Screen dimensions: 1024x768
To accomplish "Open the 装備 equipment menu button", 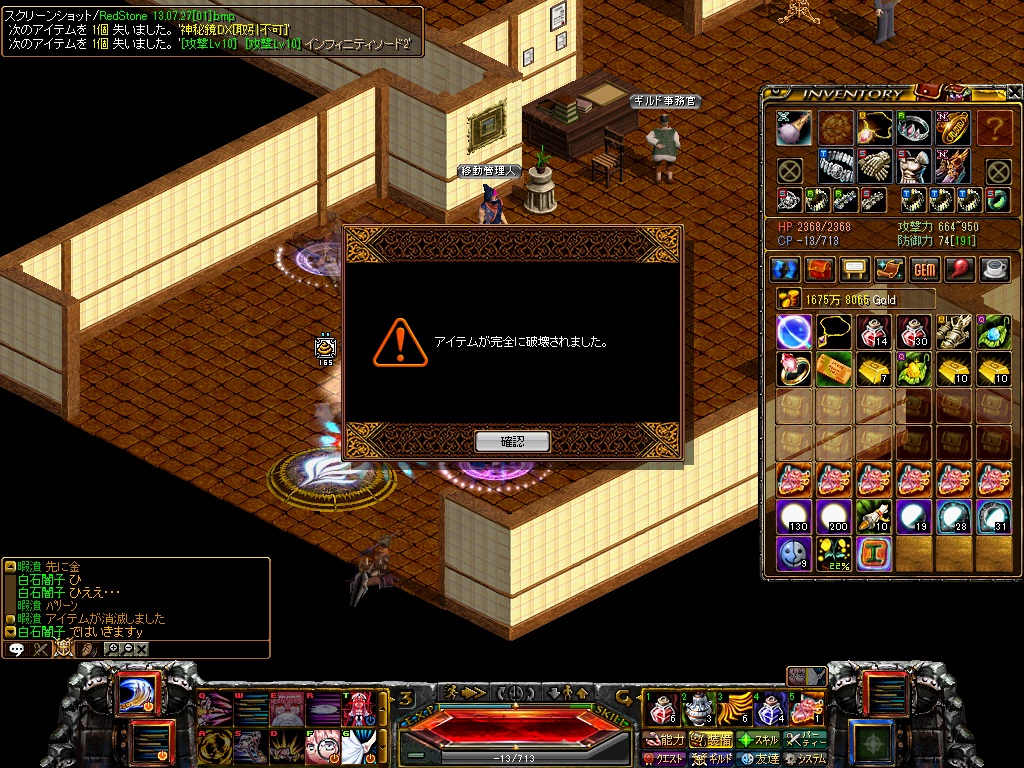I will [x=712, y=740].
